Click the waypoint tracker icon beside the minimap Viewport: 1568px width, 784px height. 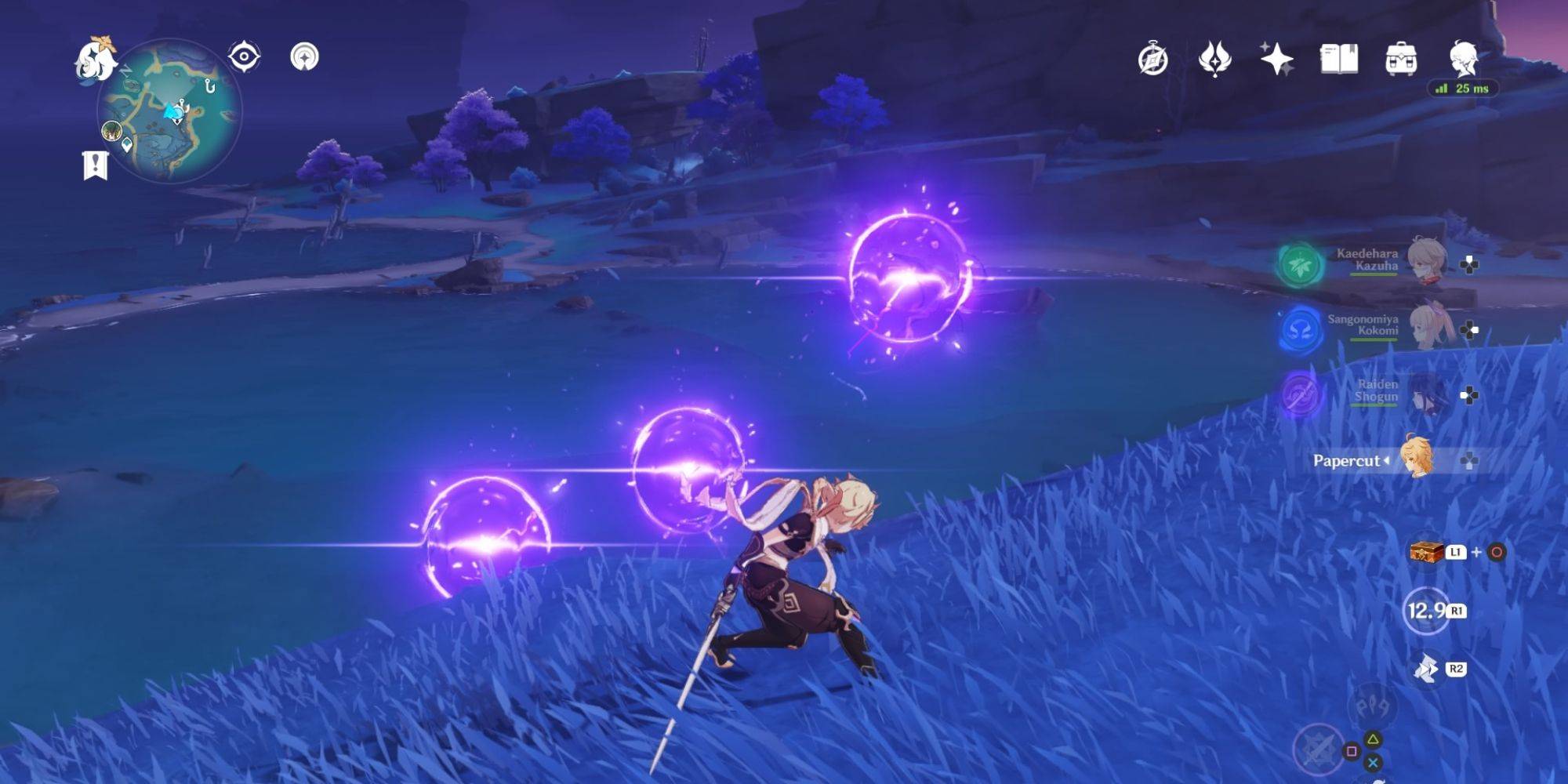[x=245, y=54]
